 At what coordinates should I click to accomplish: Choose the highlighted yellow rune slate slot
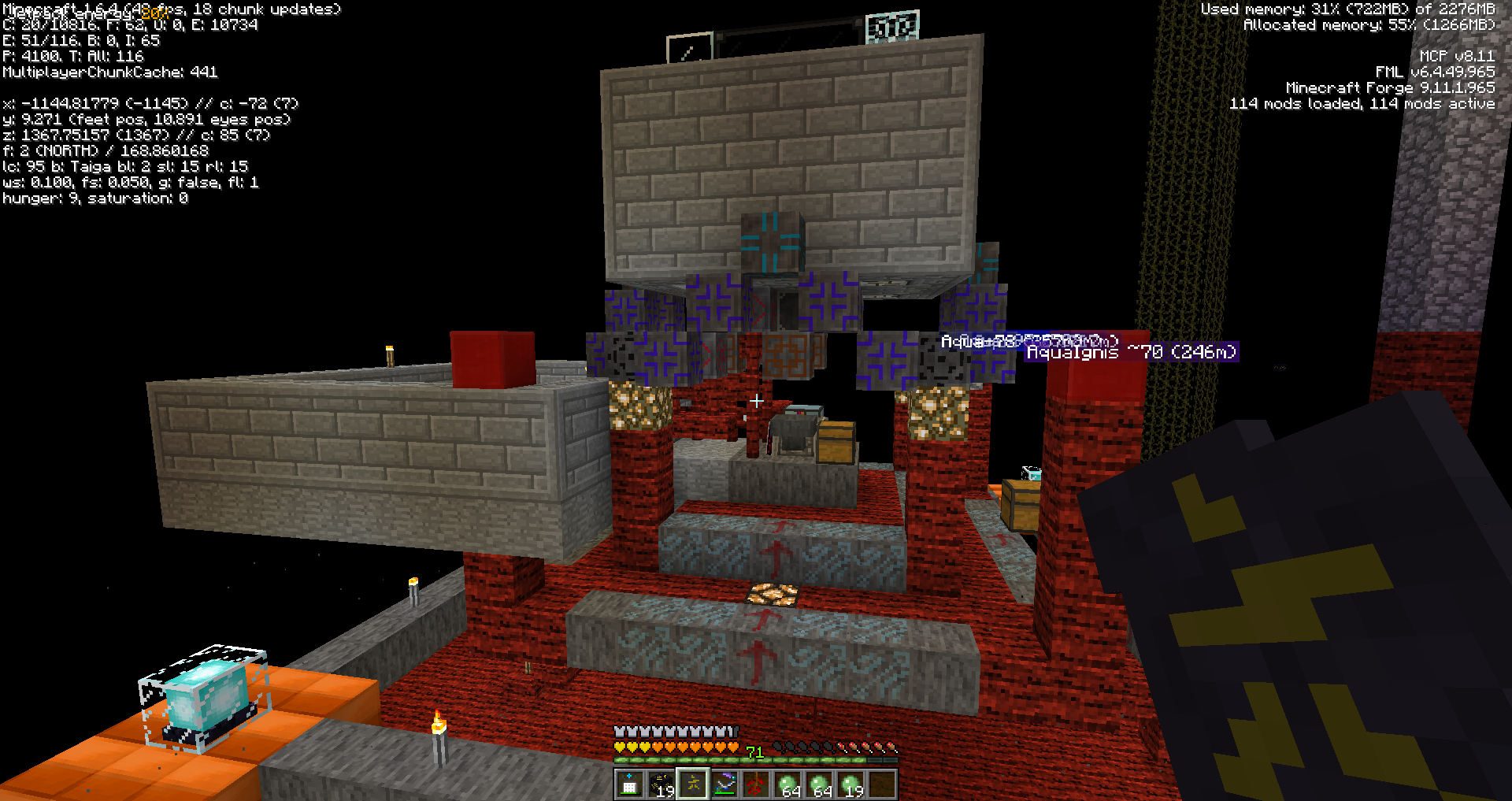693,784
